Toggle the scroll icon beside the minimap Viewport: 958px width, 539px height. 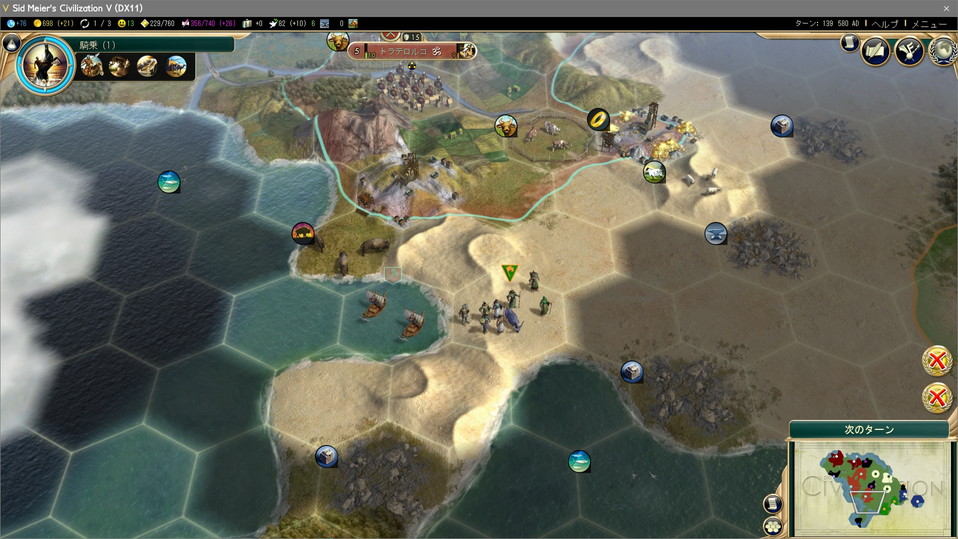pyautogui.click(x=773, y=503)
